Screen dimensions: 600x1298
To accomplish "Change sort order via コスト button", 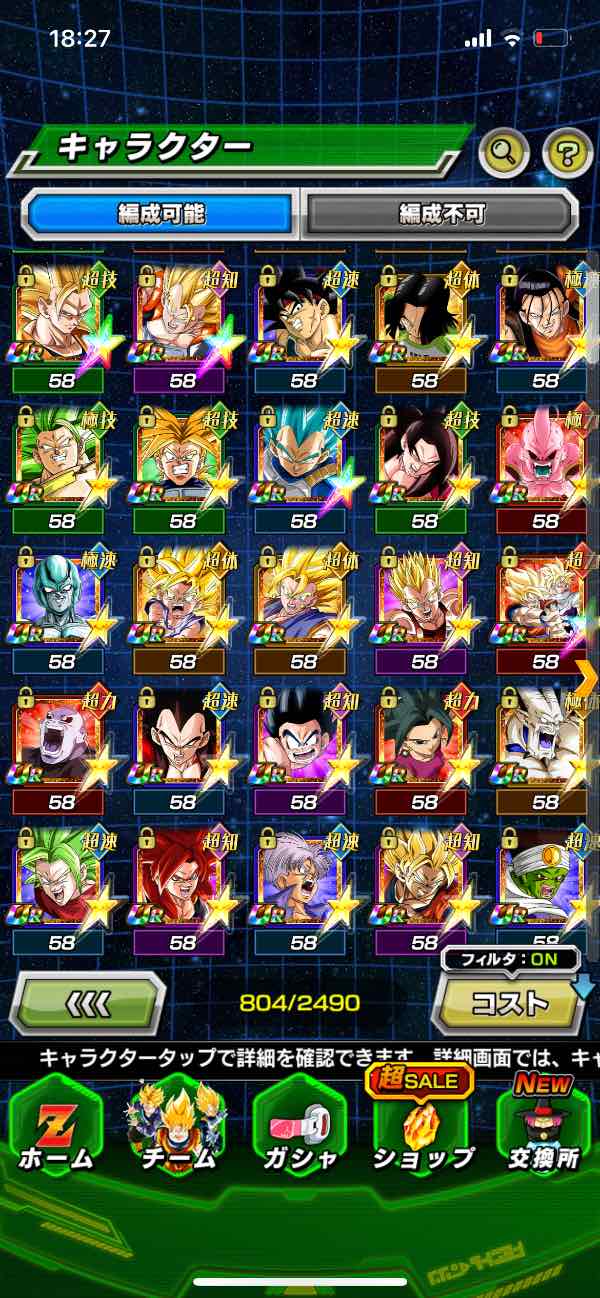I will tap(509, 1002).
